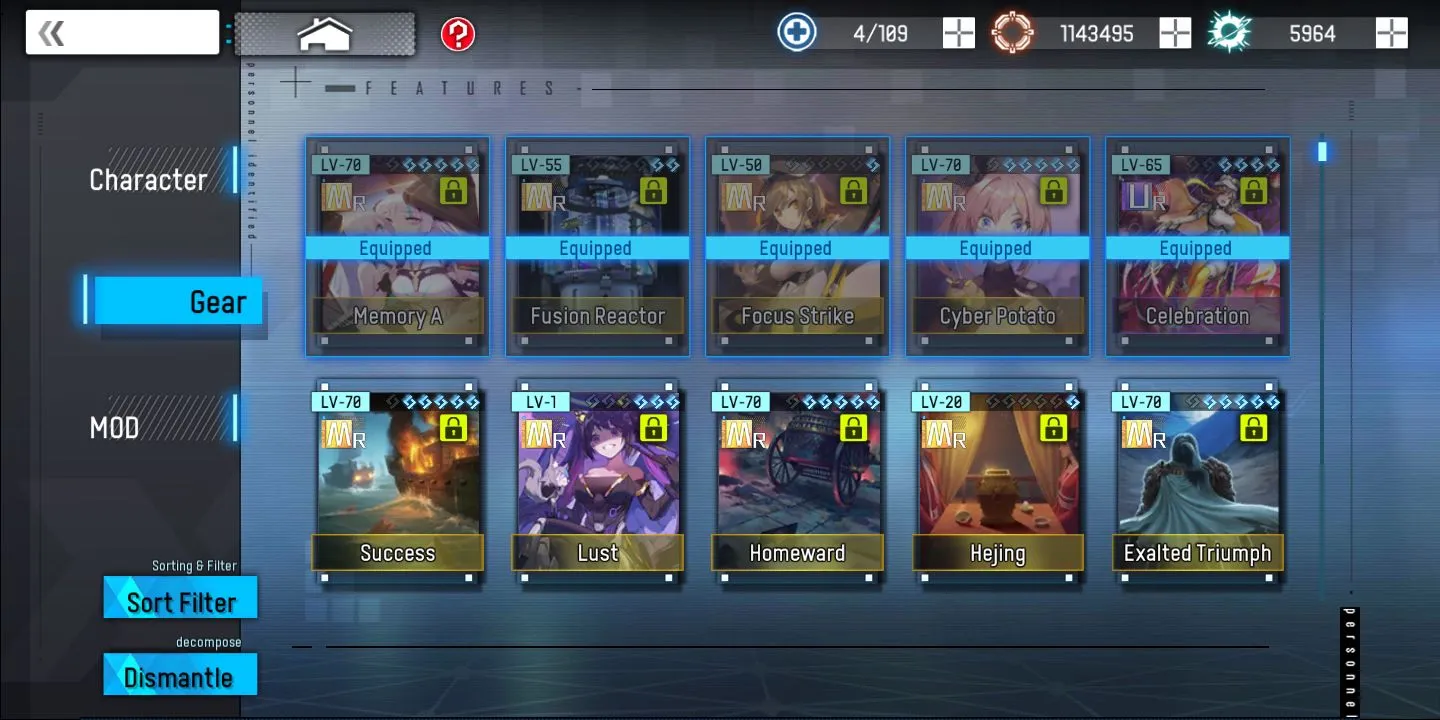Image resolution: width=1440 pixels, height=720 pixels.
Task: Go back using the double-arrow button
Action: (52, 34)
